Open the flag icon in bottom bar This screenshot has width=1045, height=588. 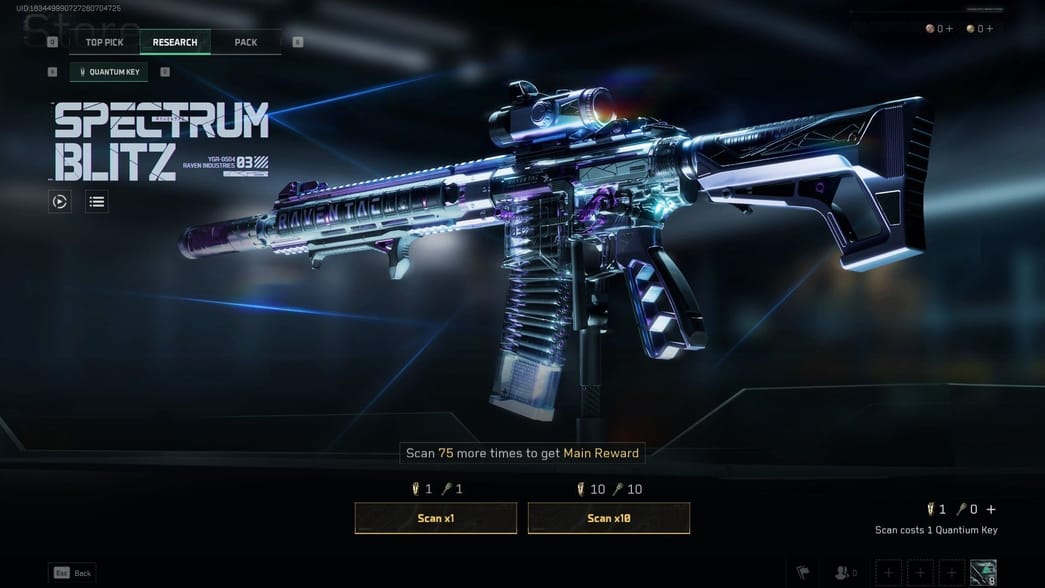coord(803,573)
